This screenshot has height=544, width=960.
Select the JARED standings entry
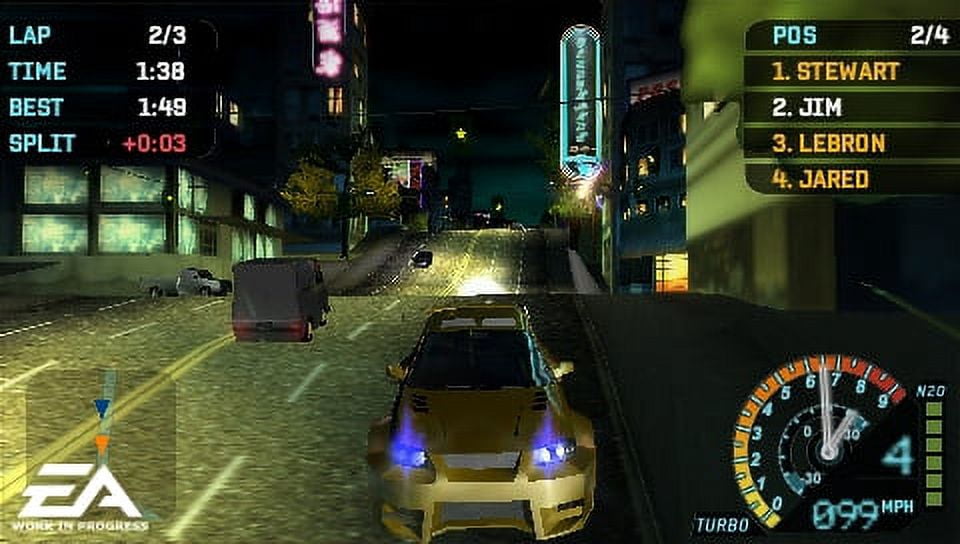point(820,180)
